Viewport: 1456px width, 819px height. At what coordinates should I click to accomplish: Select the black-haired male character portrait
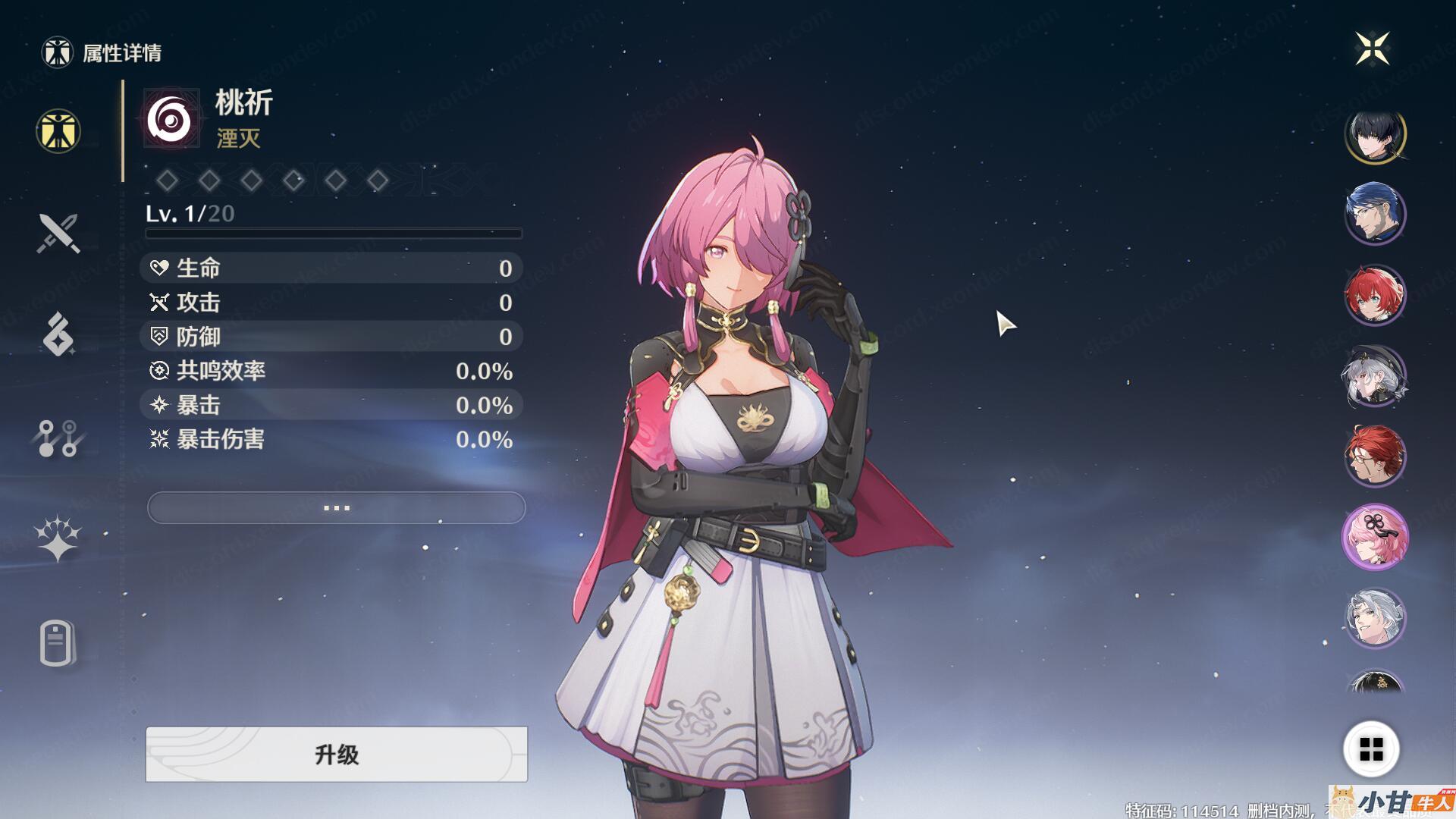tap(1375, 136)
